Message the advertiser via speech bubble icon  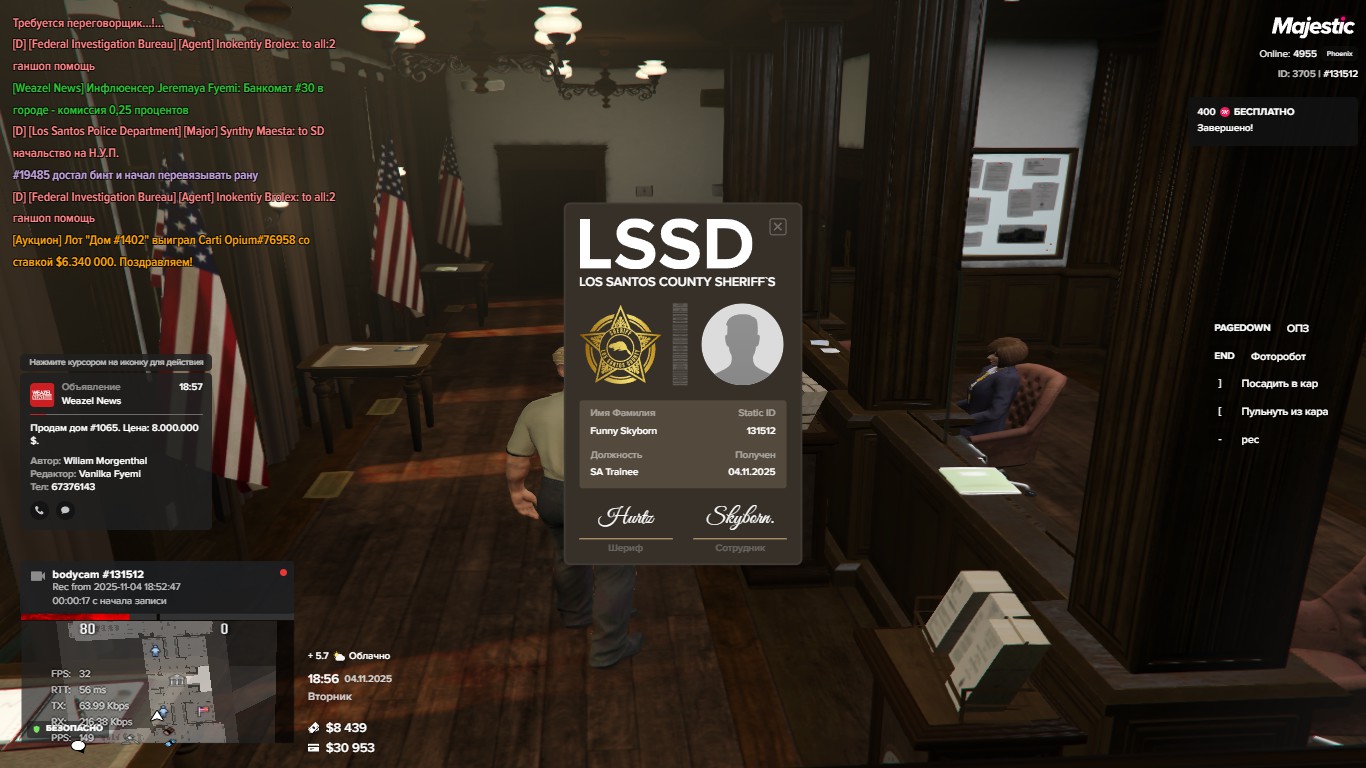pyautogui.click(x=65, y=510)
